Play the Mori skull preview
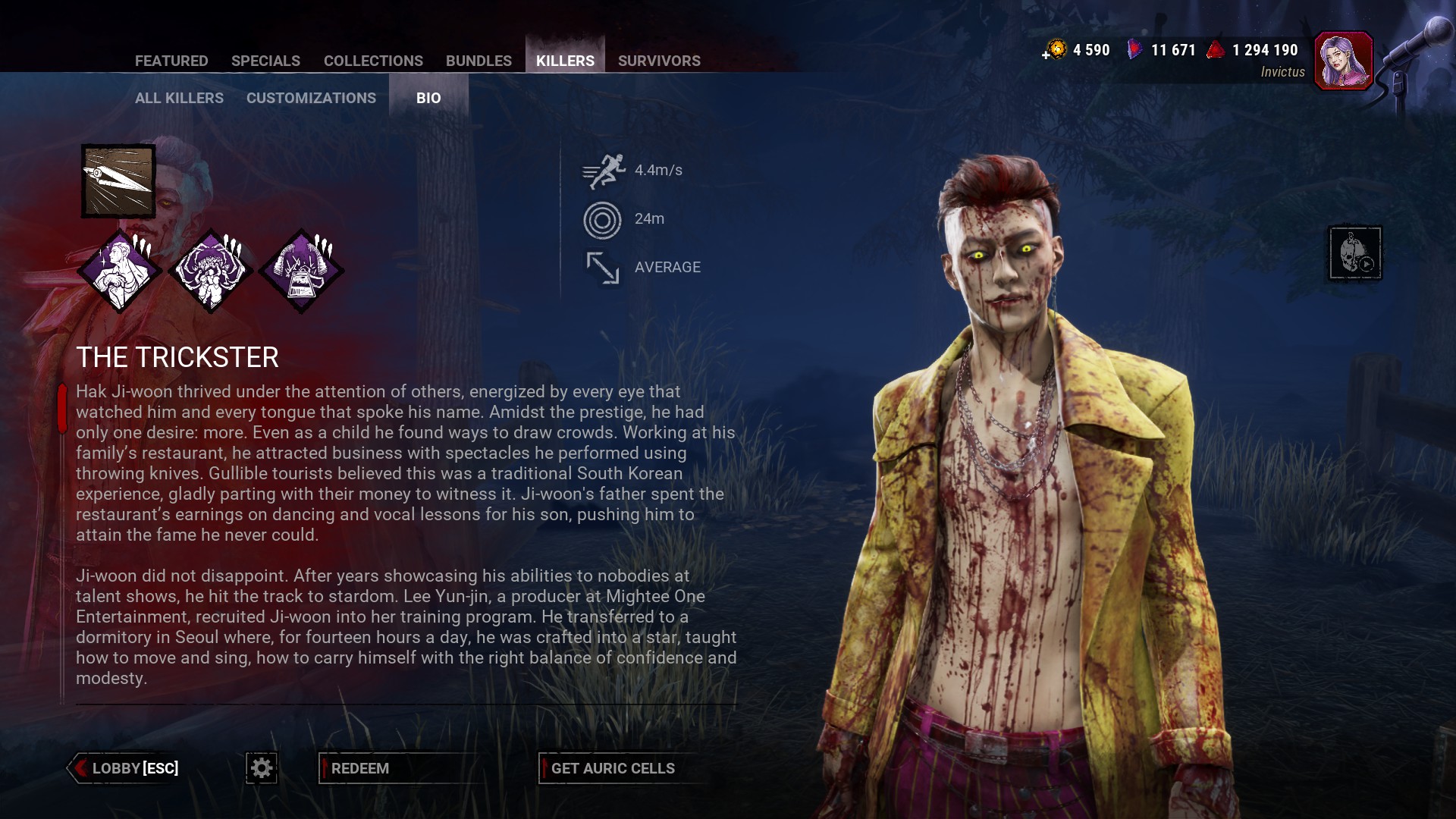1456x819 pixels. tap(1355, 253)
